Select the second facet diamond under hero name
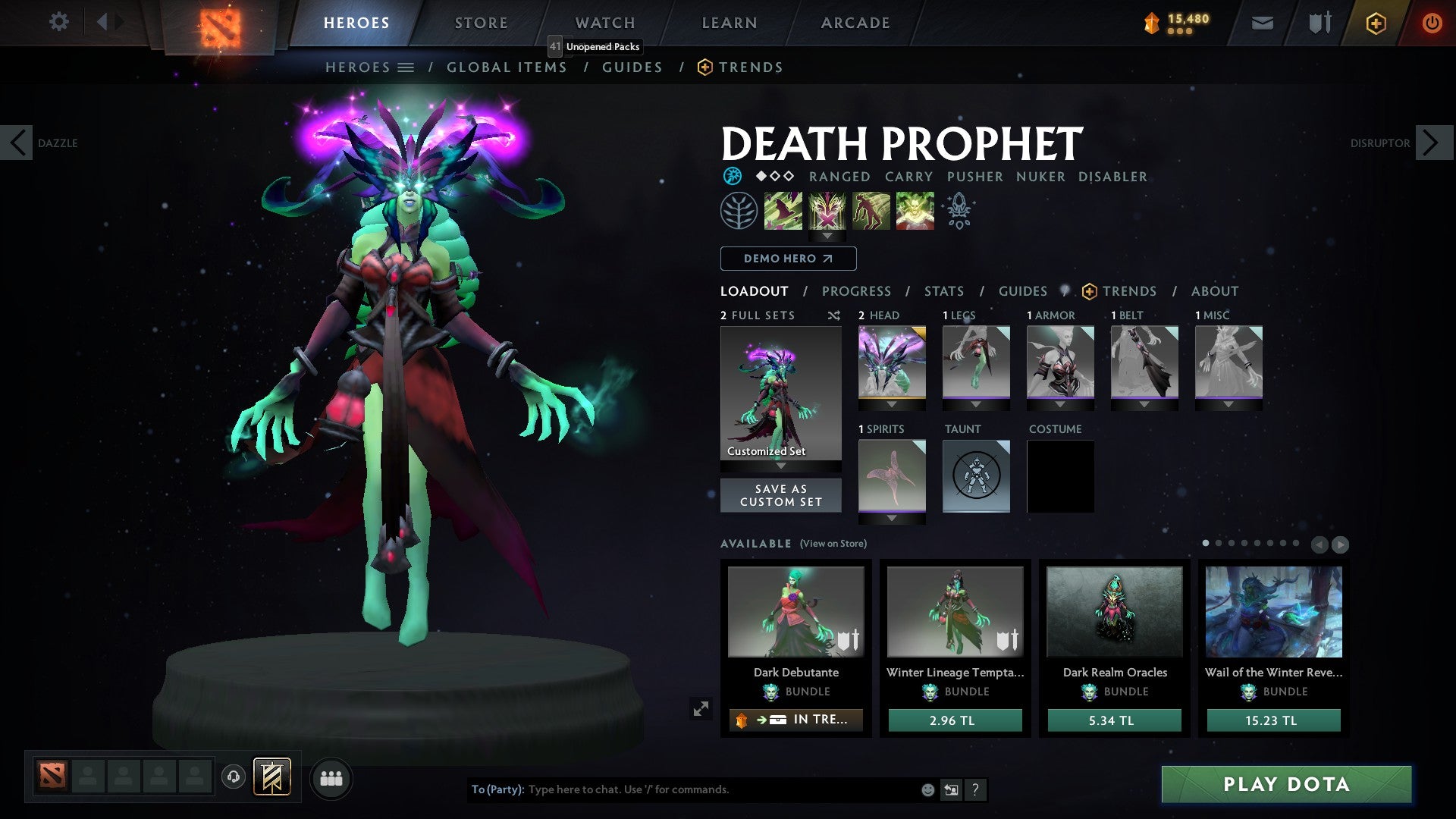 coord(774,177)
